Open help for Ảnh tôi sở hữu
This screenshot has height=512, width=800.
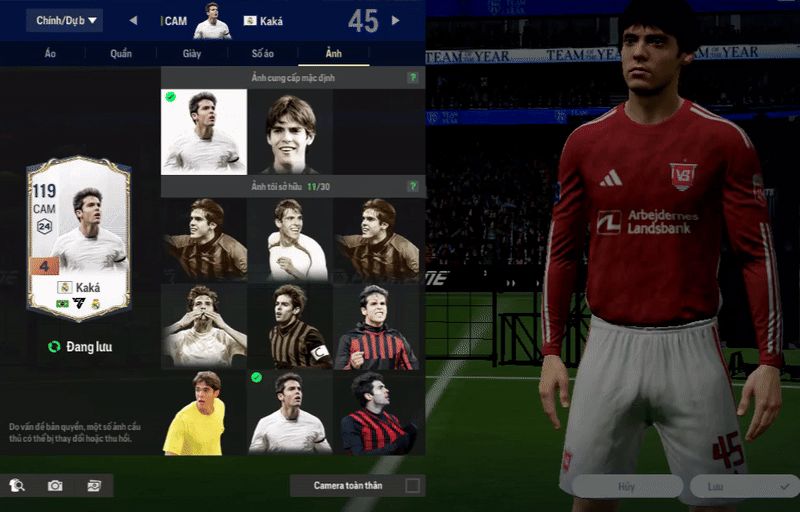(x=412, y=186)
